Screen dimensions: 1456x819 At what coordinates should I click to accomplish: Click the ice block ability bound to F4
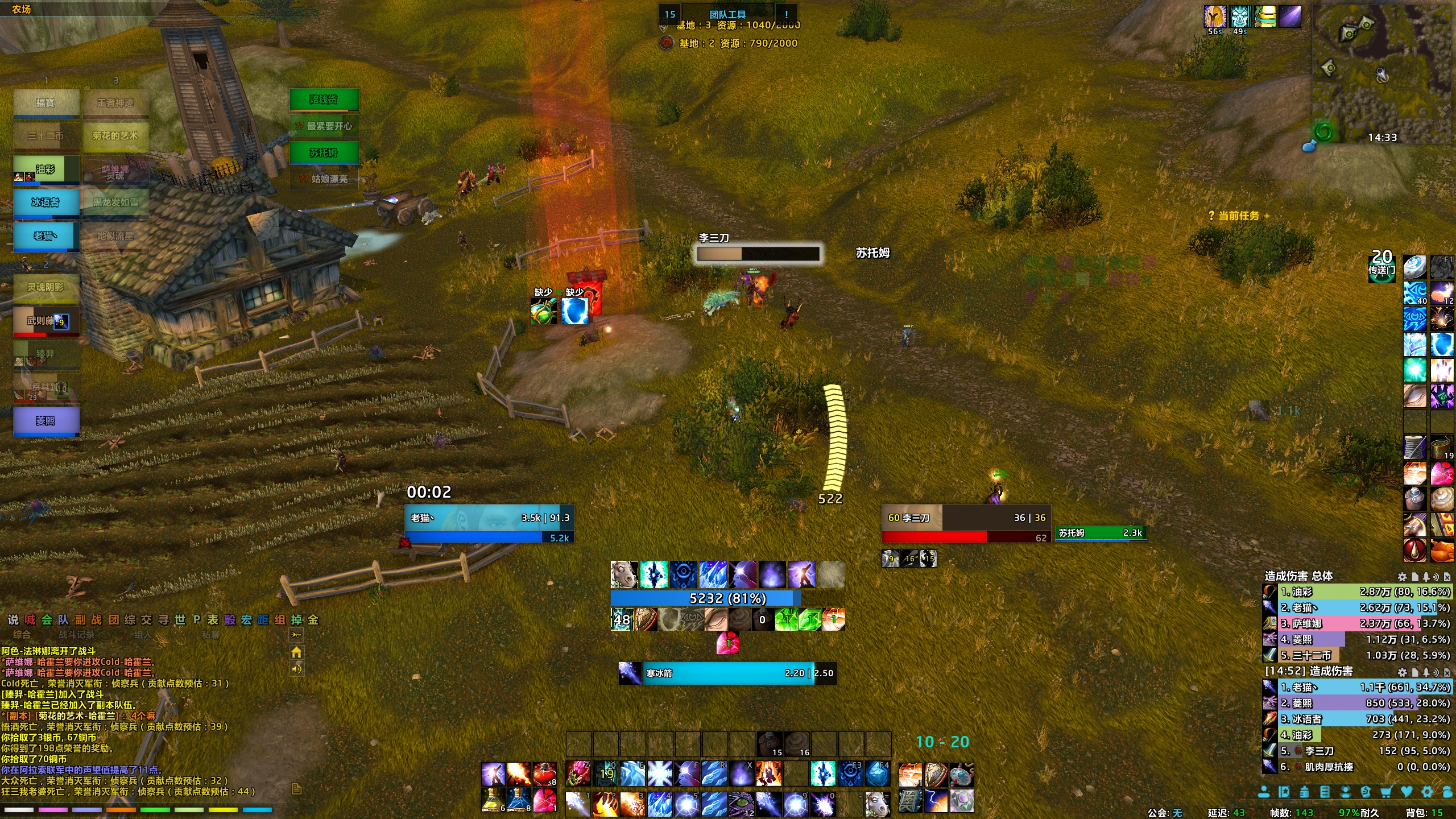[x=876, y=773]
